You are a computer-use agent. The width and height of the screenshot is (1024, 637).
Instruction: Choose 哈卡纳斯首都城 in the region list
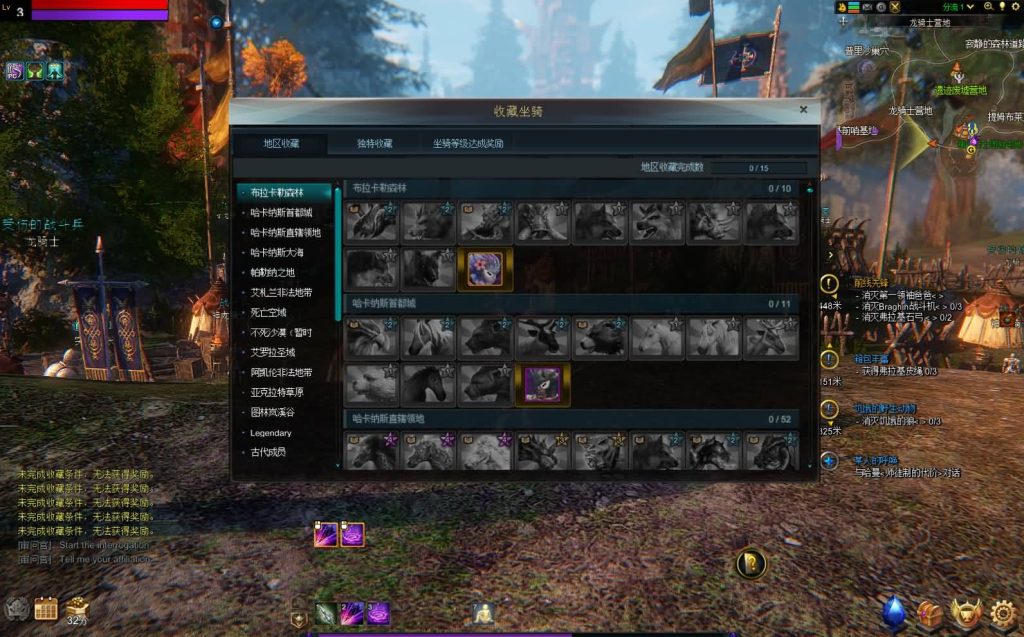[281, 212]
